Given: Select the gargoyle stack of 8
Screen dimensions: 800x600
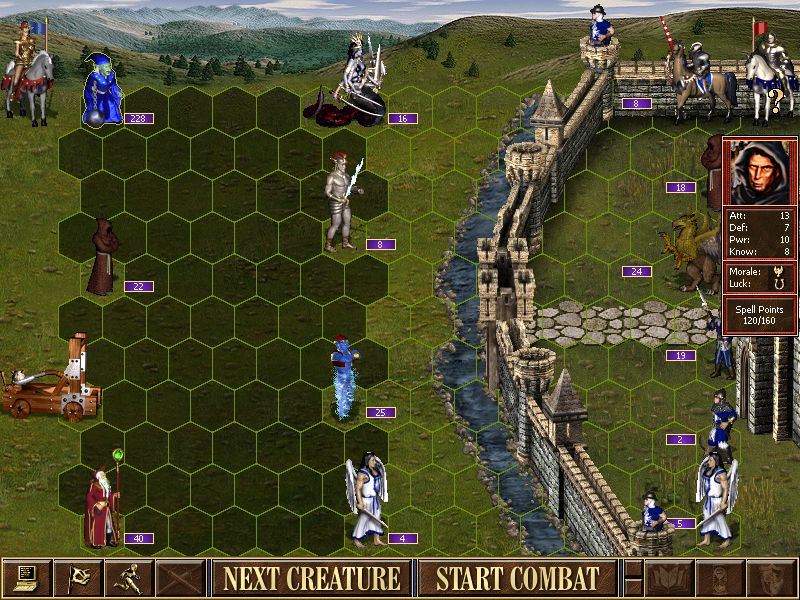Looking at the screenshot, I should coord(341,208).
